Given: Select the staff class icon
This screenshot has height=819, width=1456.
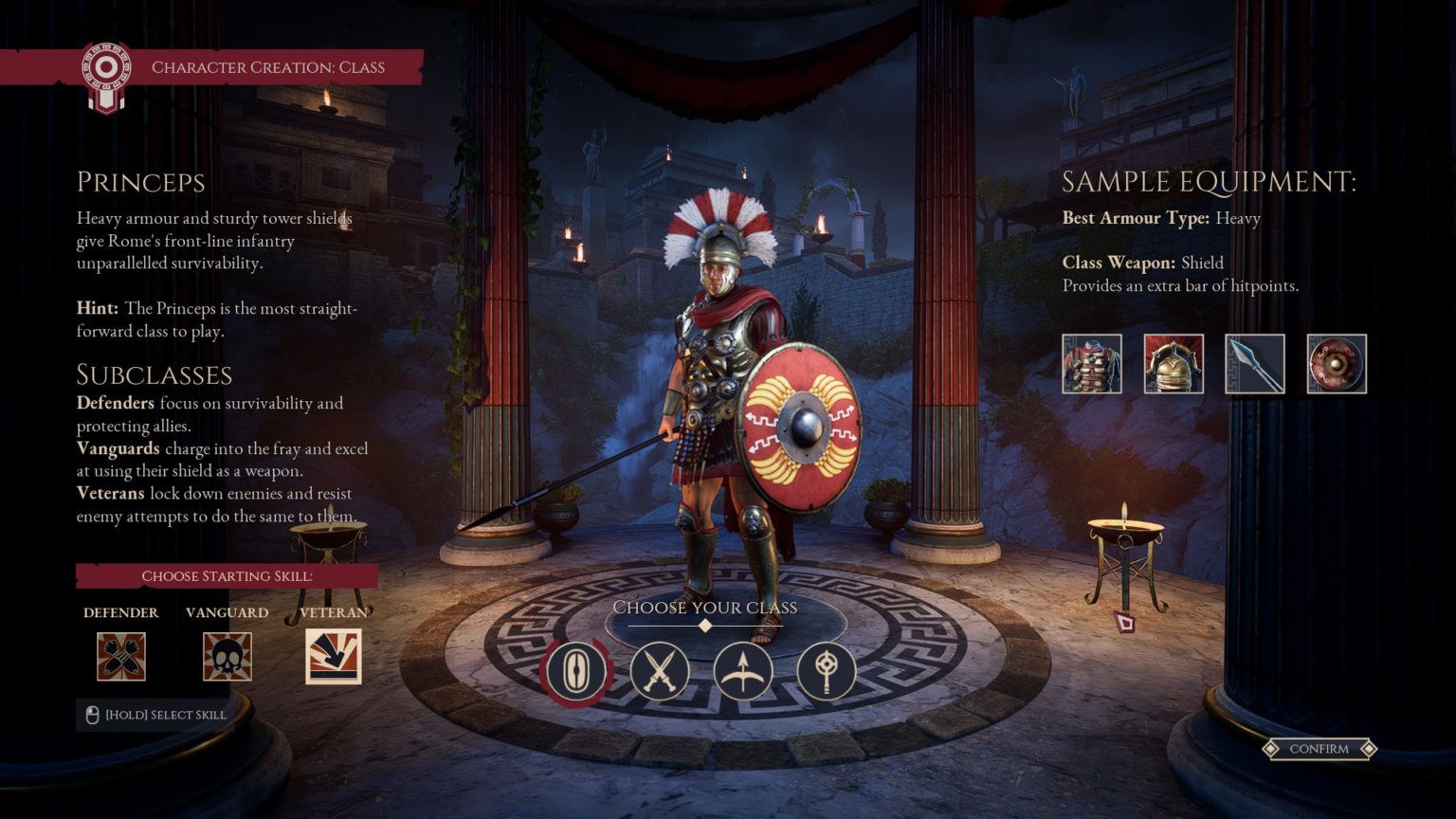Looking at the screenshot, I should [826, 671].
